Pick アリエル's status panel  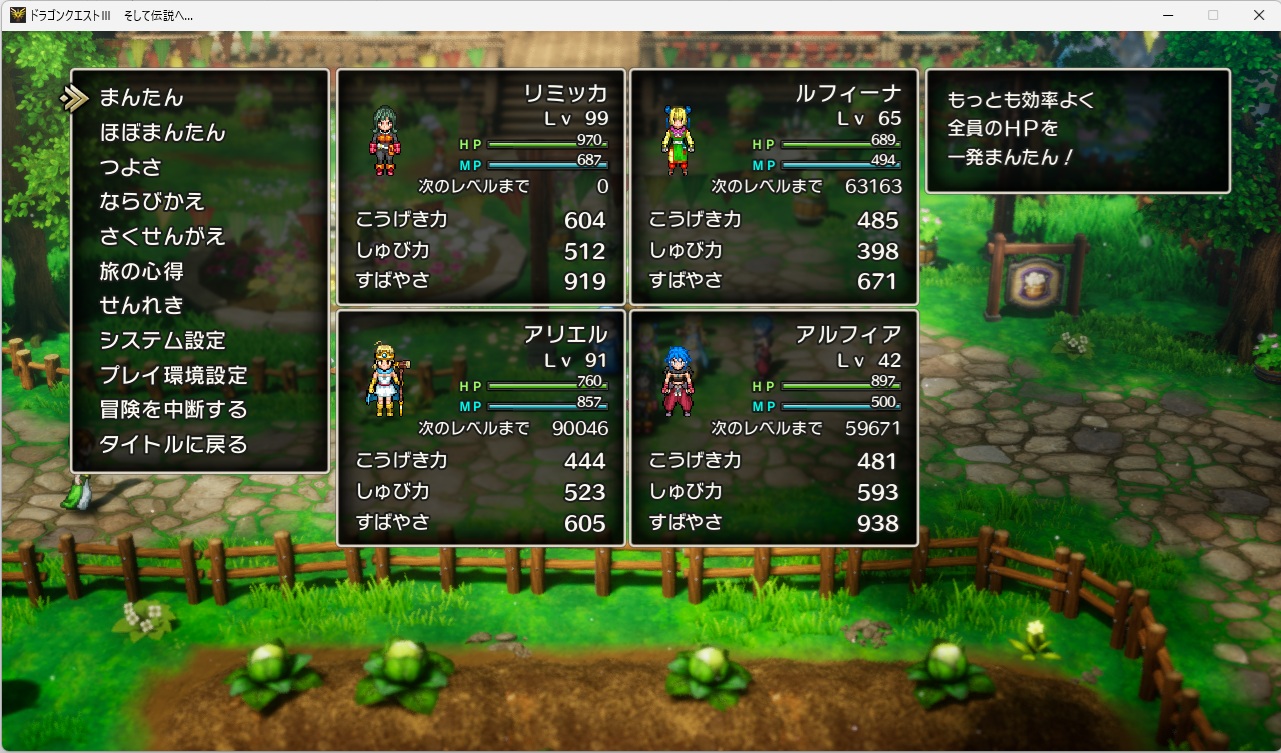tap(481, 428)
